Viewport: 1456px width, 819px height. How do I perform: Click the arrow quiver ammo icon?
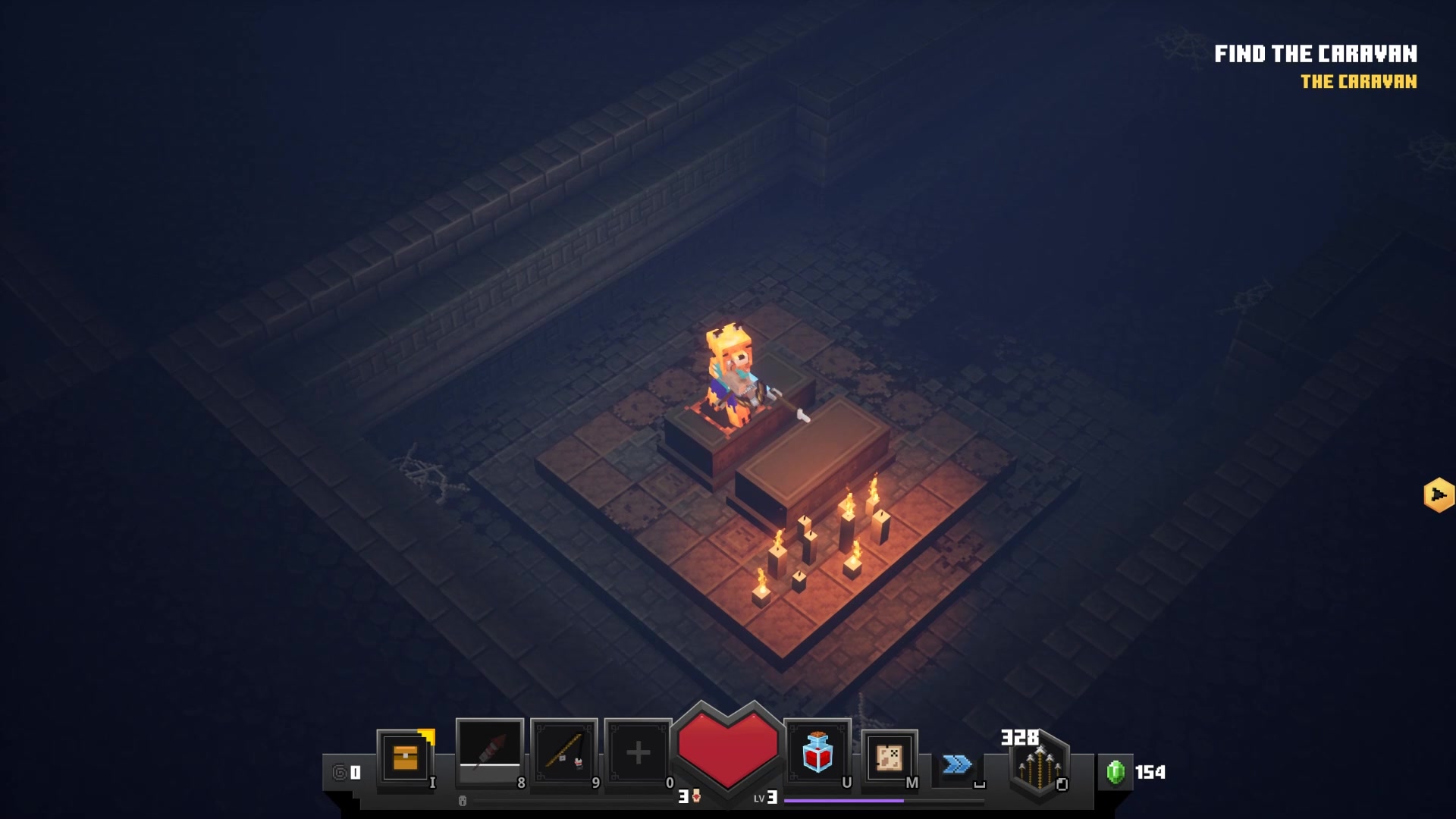[x=1038, y=766]
